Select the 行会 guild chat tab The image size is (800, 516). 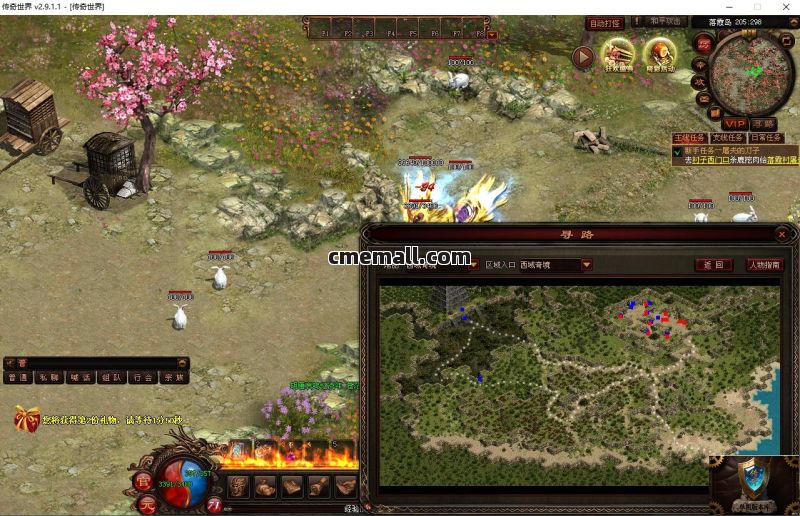tap(142, 378)
